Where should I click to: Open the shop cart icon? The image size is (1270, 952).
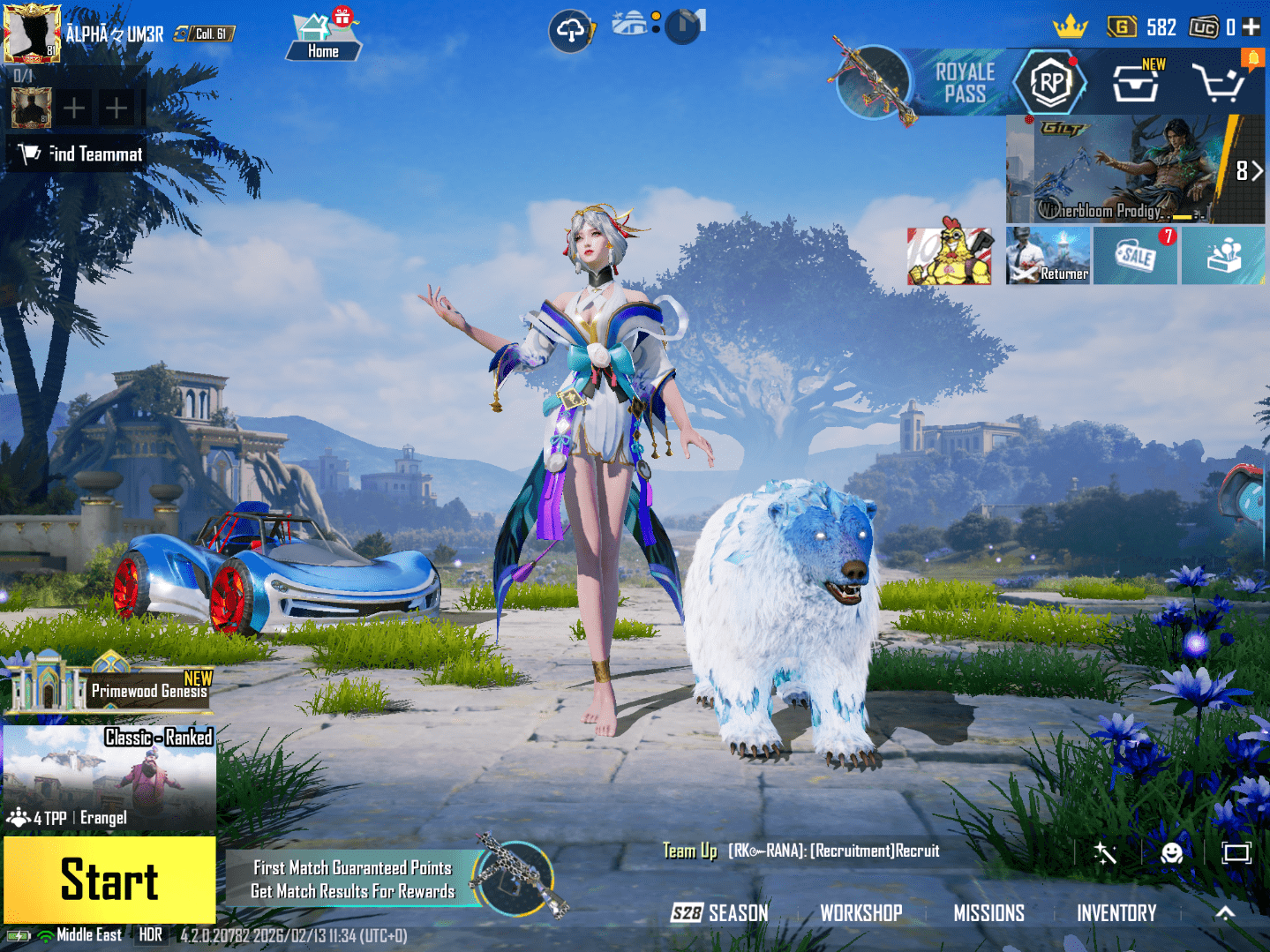tap(1218, 84)
